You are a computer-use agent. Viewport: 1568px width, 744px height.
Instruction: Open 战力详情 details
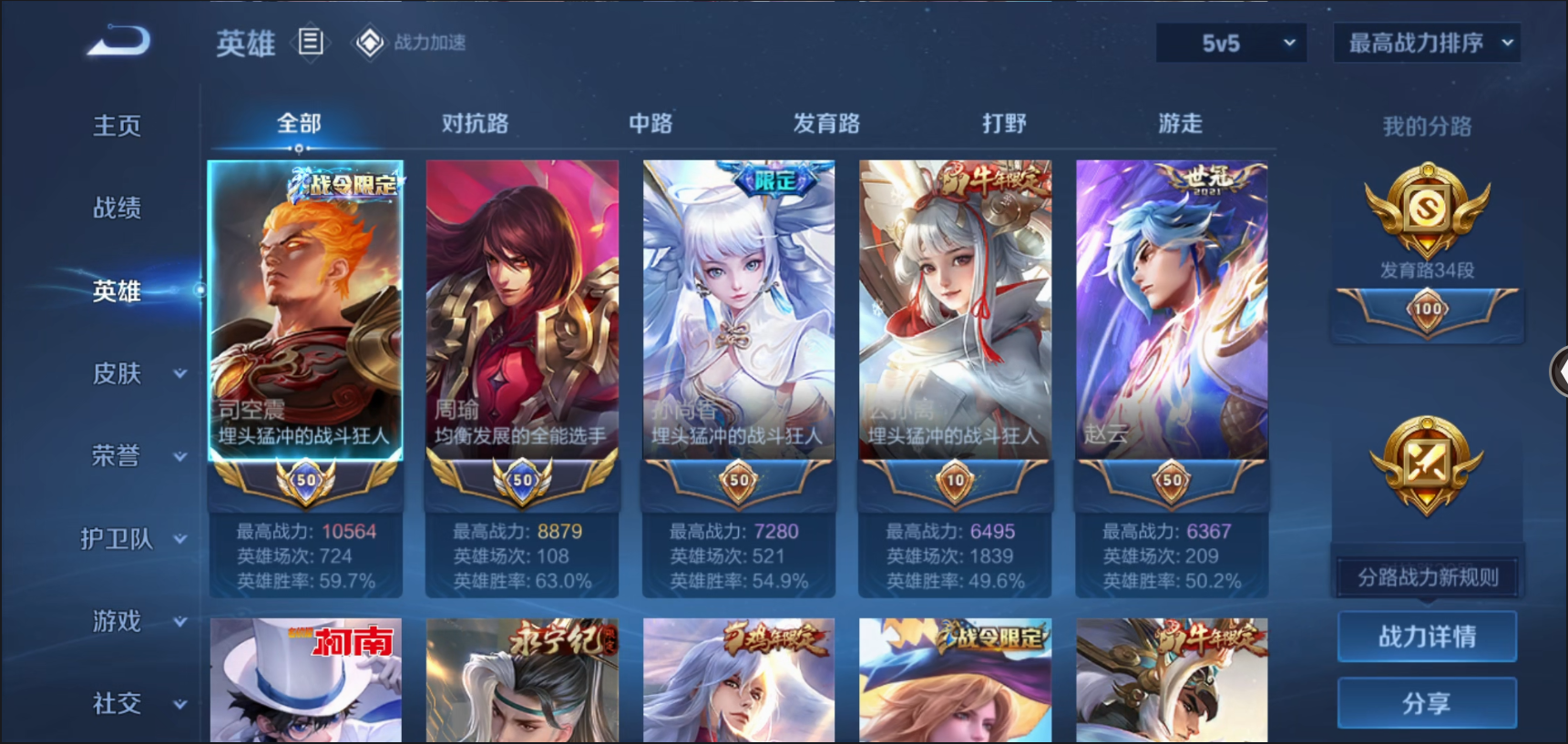point(1427,637)
